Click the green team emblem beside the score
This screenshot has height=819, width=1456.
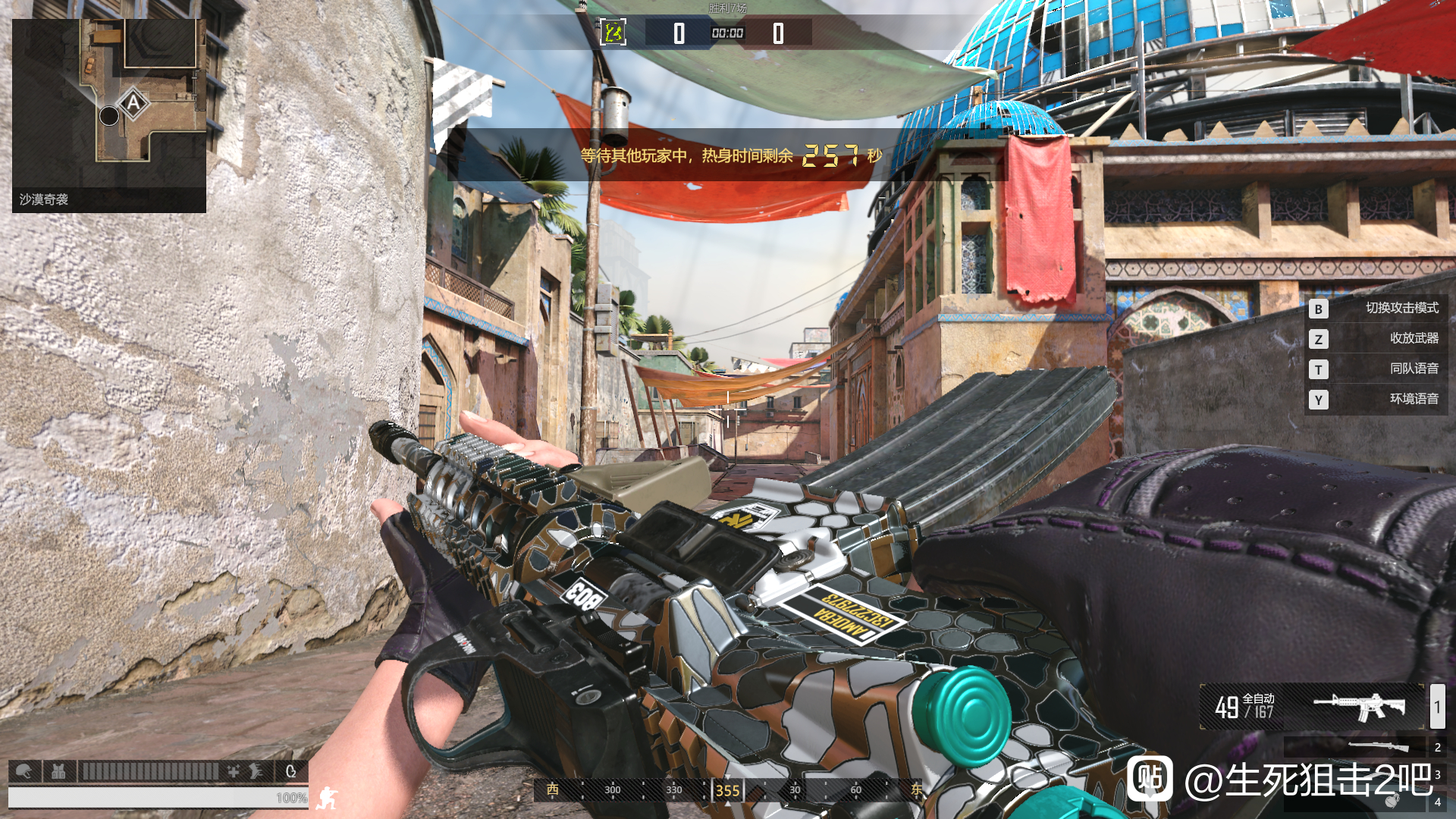pyautogui.click(x=613, y=33)
